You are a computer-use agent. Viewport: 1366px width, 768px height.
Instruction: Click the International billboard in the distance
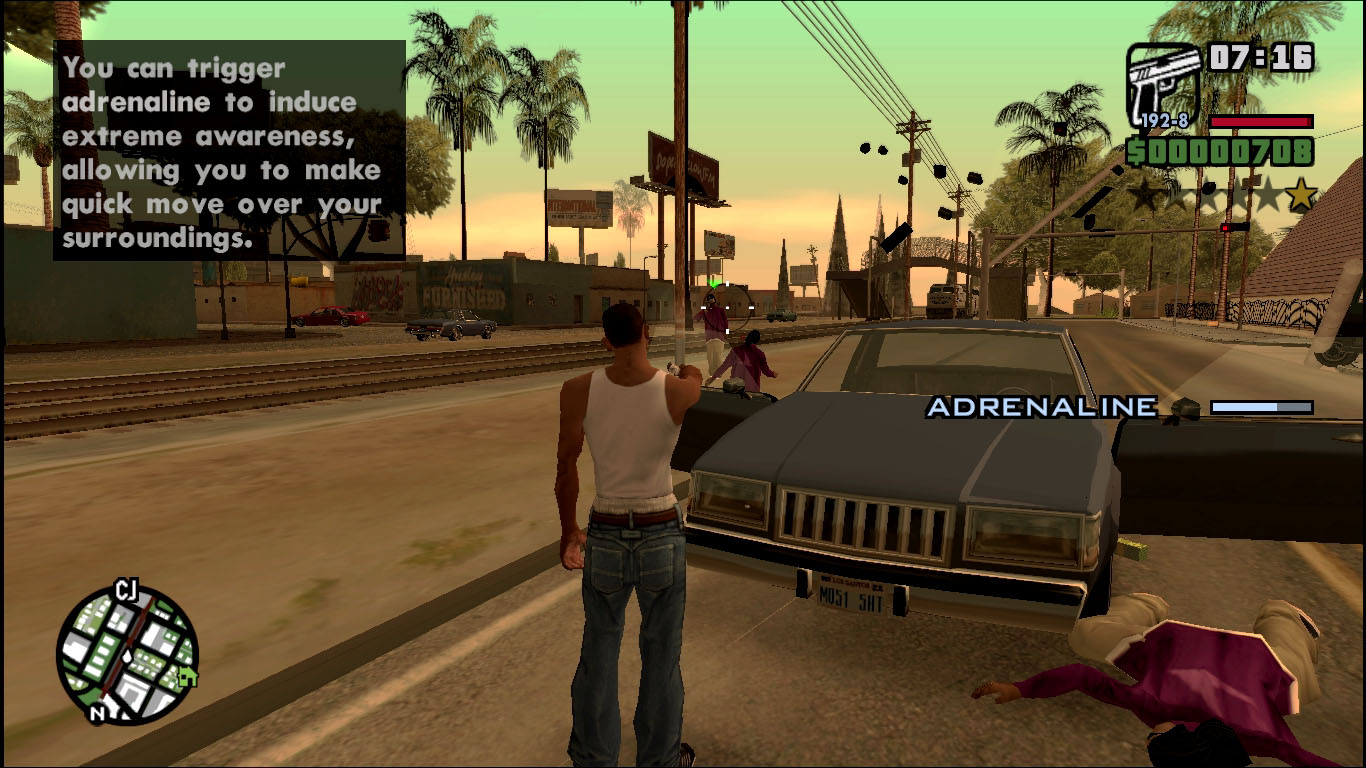click(580, 208)
